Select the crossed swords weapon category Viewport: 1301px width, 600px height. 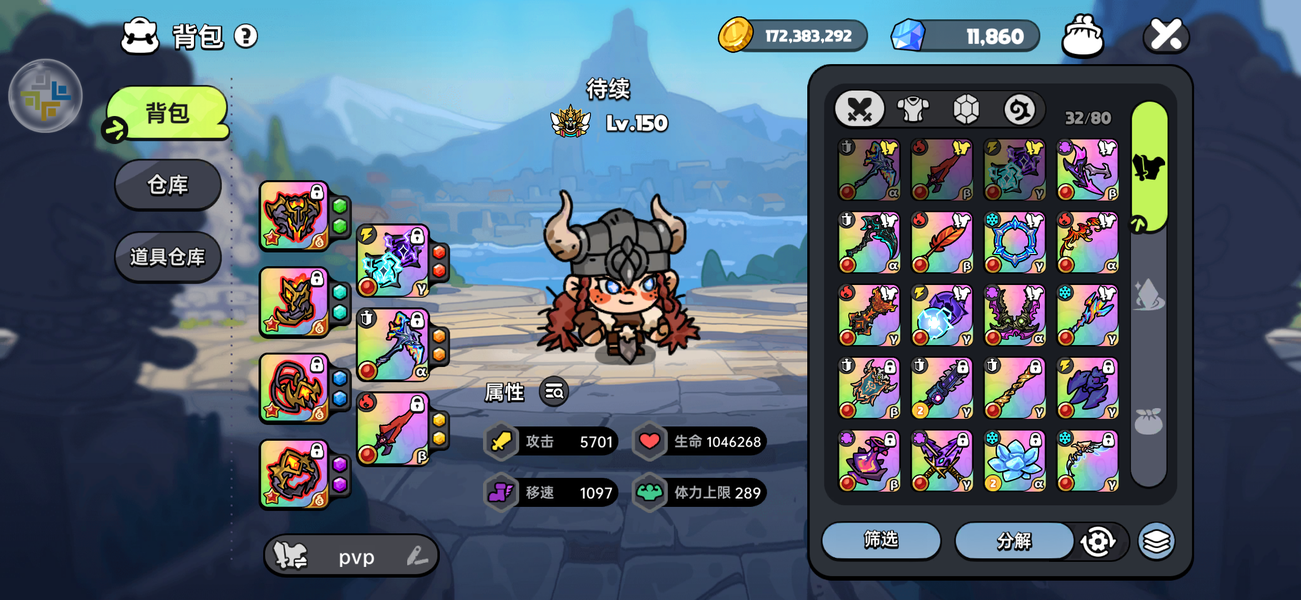860,109
